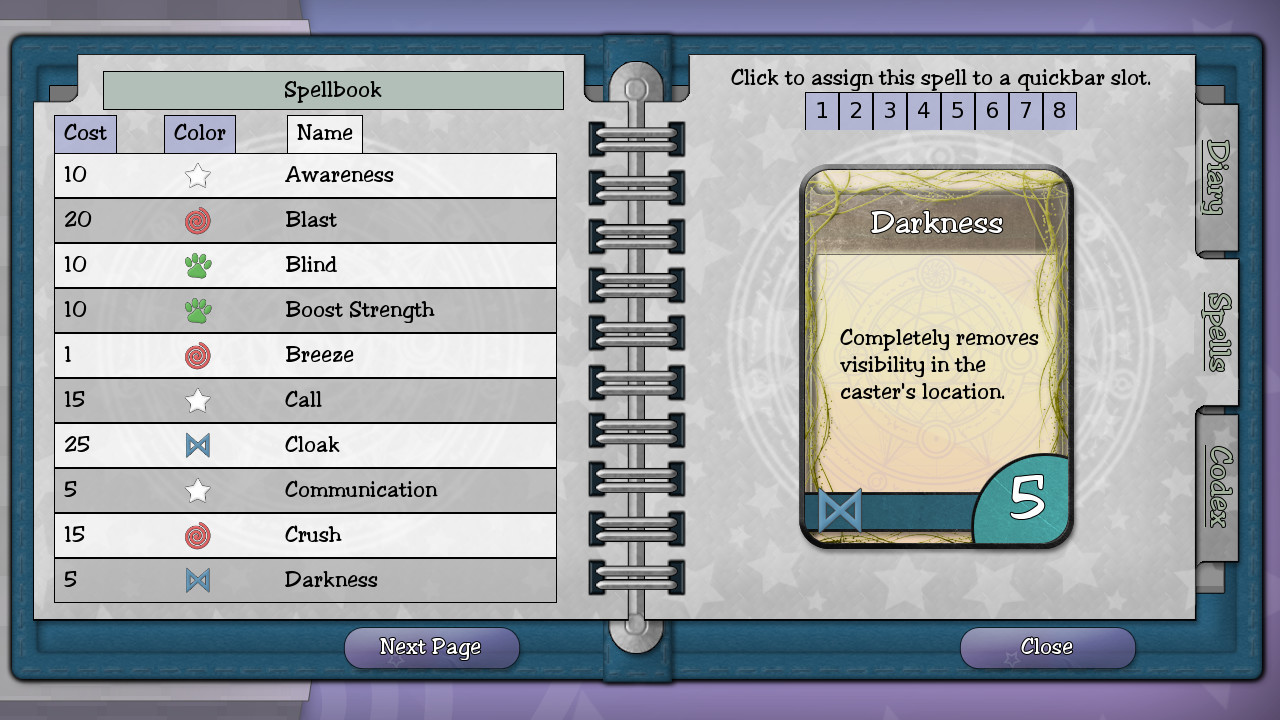1280x720 pixels.
Task: Click the star icon next to Communication
Action: (198, 490)
